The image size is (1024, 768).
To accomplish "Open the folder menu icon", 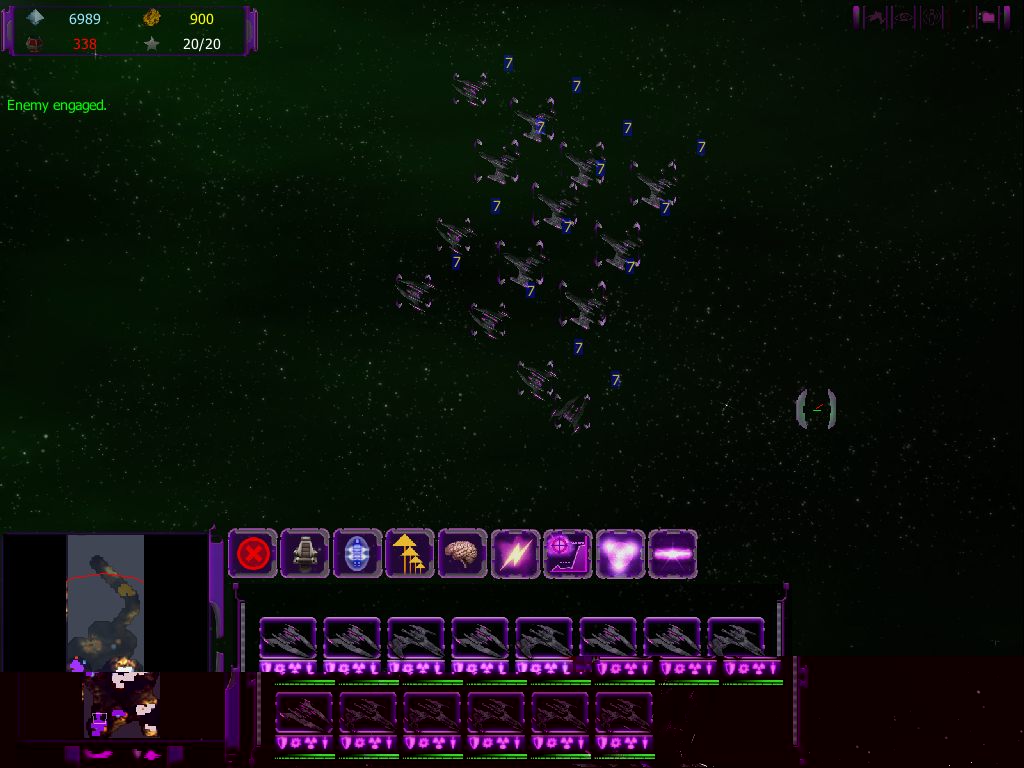I will (x=987, y=17).
